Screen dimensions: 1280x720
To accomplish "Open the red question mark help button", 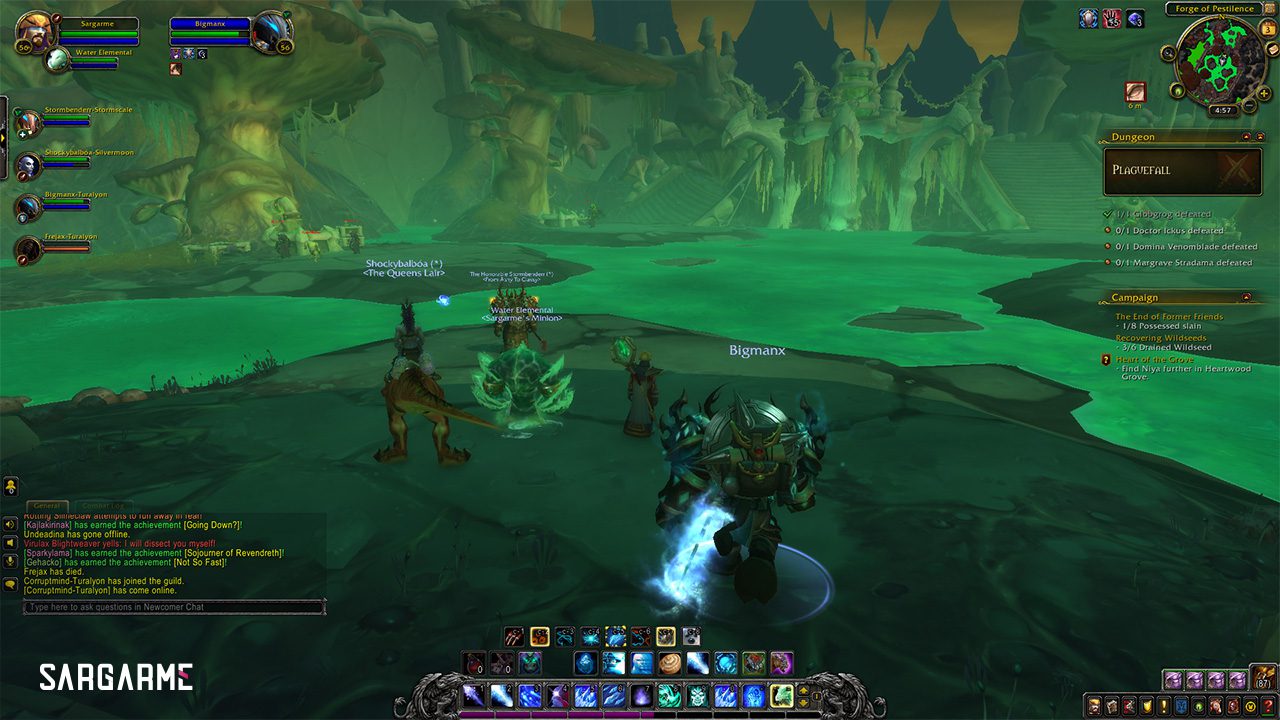I will point(1268,706).
